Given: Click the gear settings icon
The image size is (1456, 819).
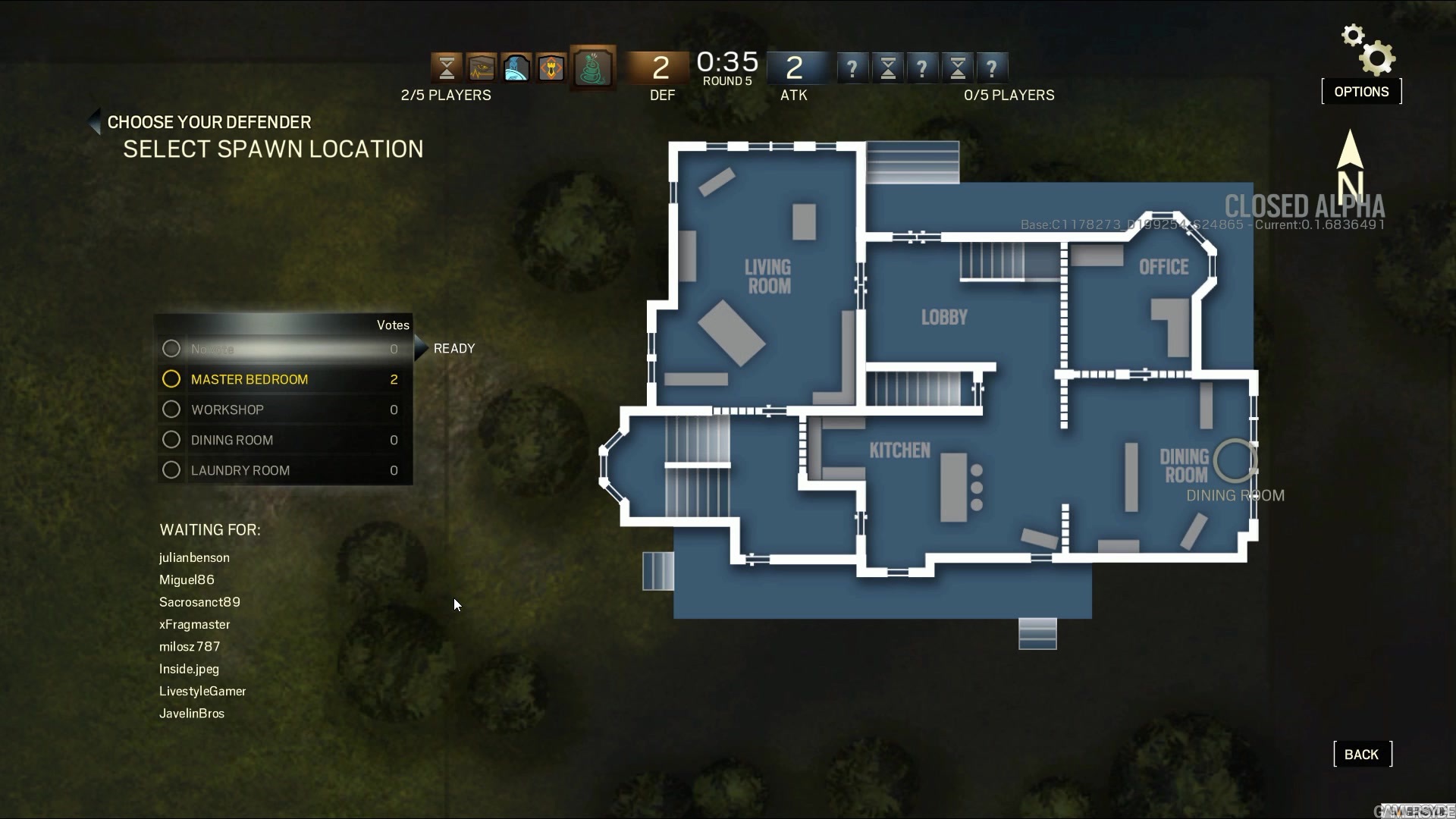Looking at the screenshot, I should (1369, 51).
